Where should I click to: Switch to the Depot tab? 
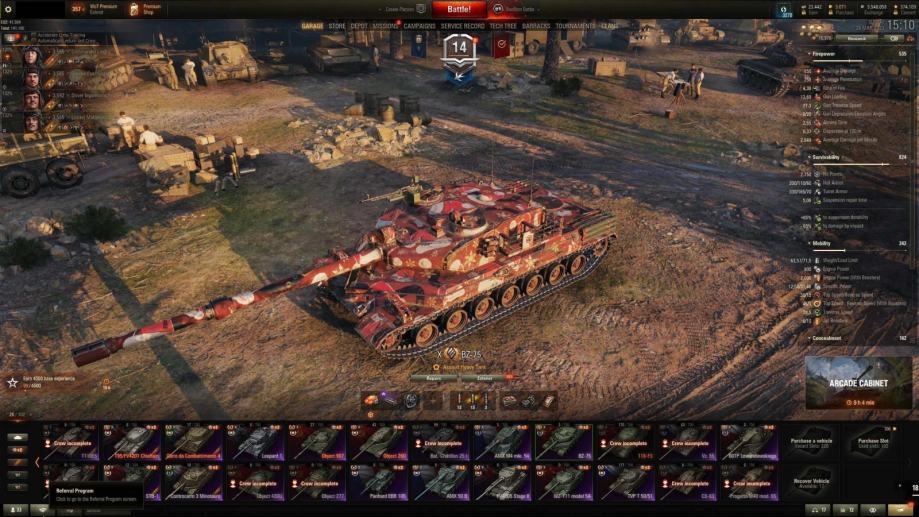click(x=358, y=26)
